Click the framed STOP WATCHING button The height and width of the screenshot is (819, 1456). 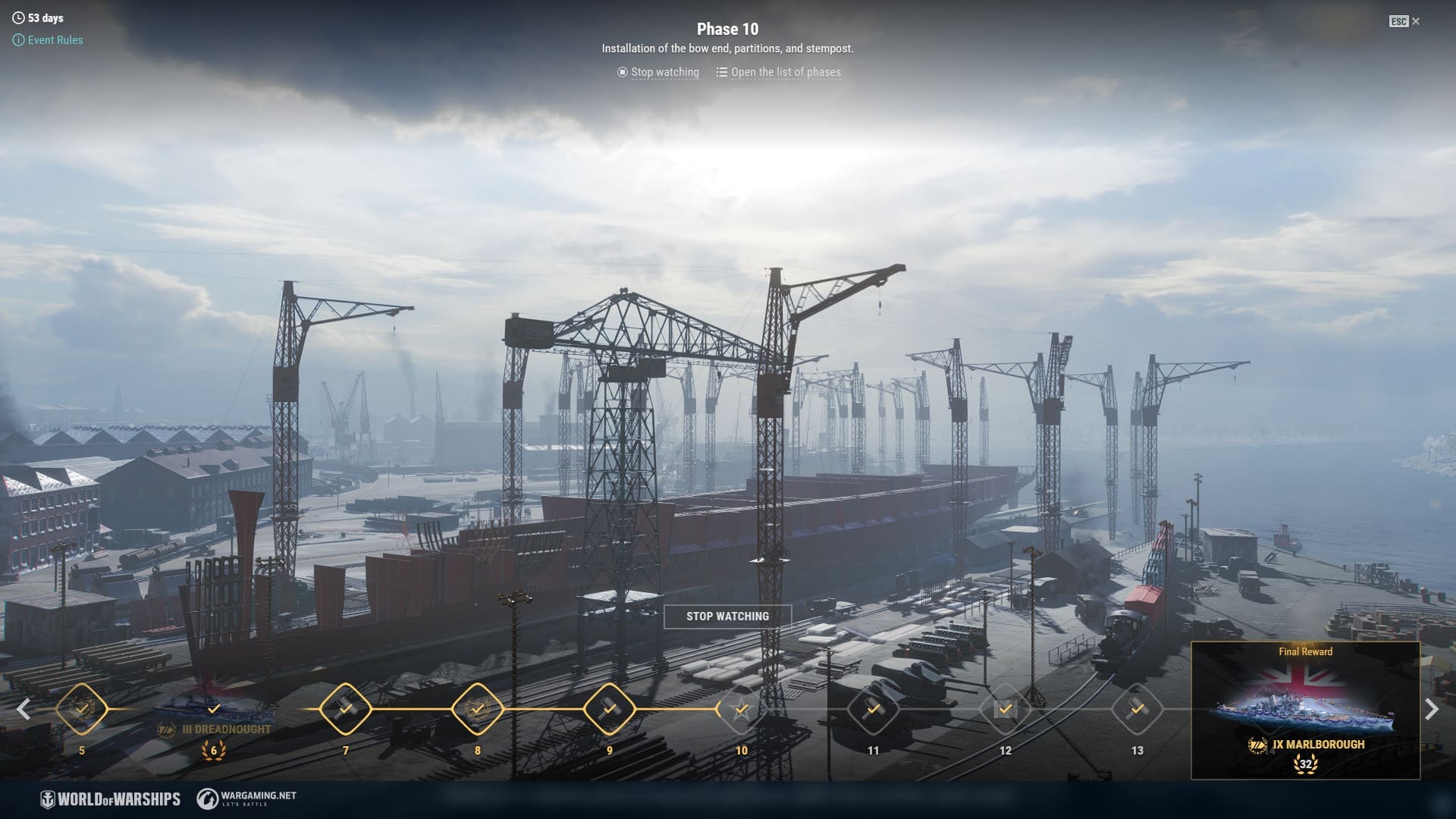pyautogui.click(x=727, y=617)
